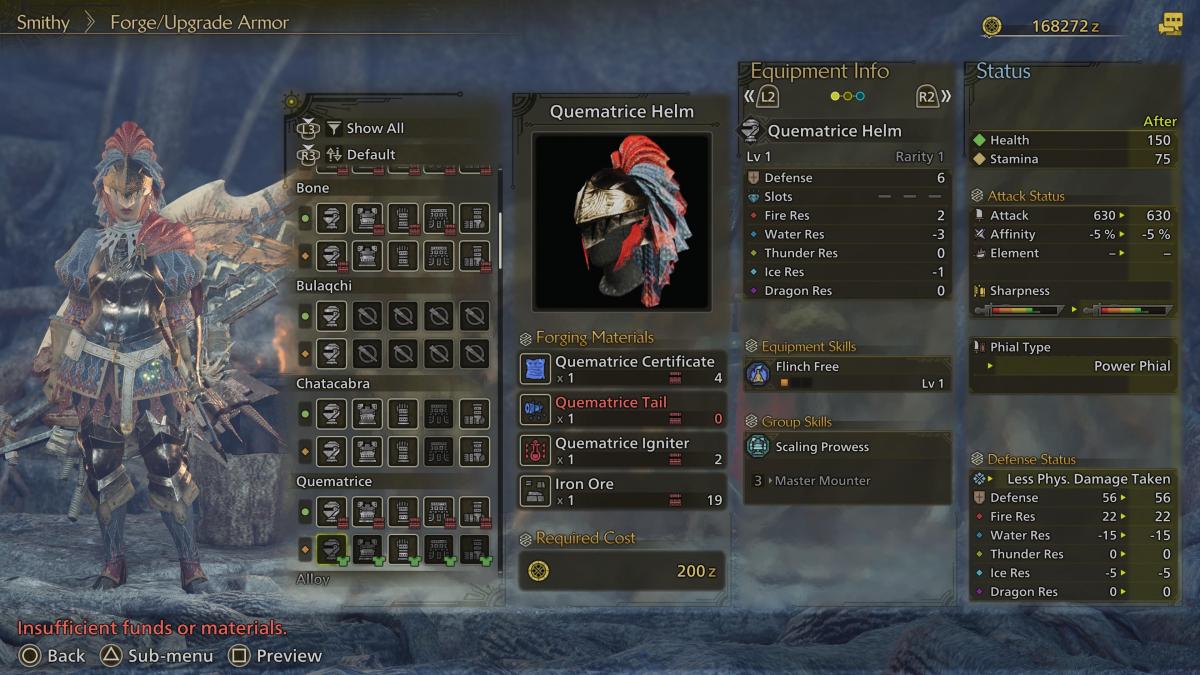Choose the Iron Ore material row
The image size is (1200, 675).
click(622, 491)
